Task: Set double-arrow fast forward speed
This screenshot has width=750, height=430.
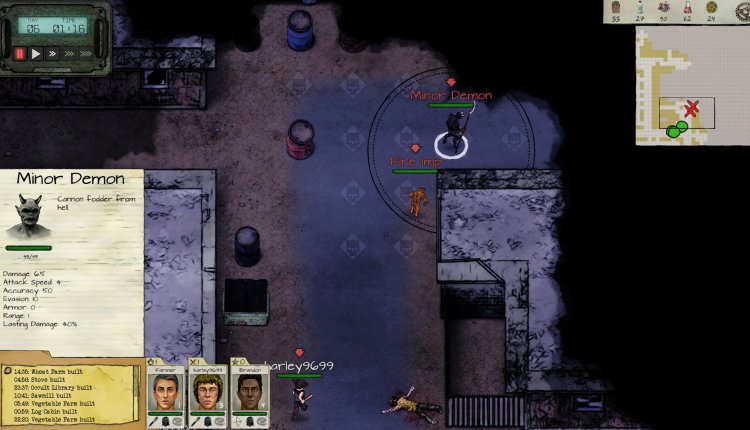Action: tap(54, 53)
